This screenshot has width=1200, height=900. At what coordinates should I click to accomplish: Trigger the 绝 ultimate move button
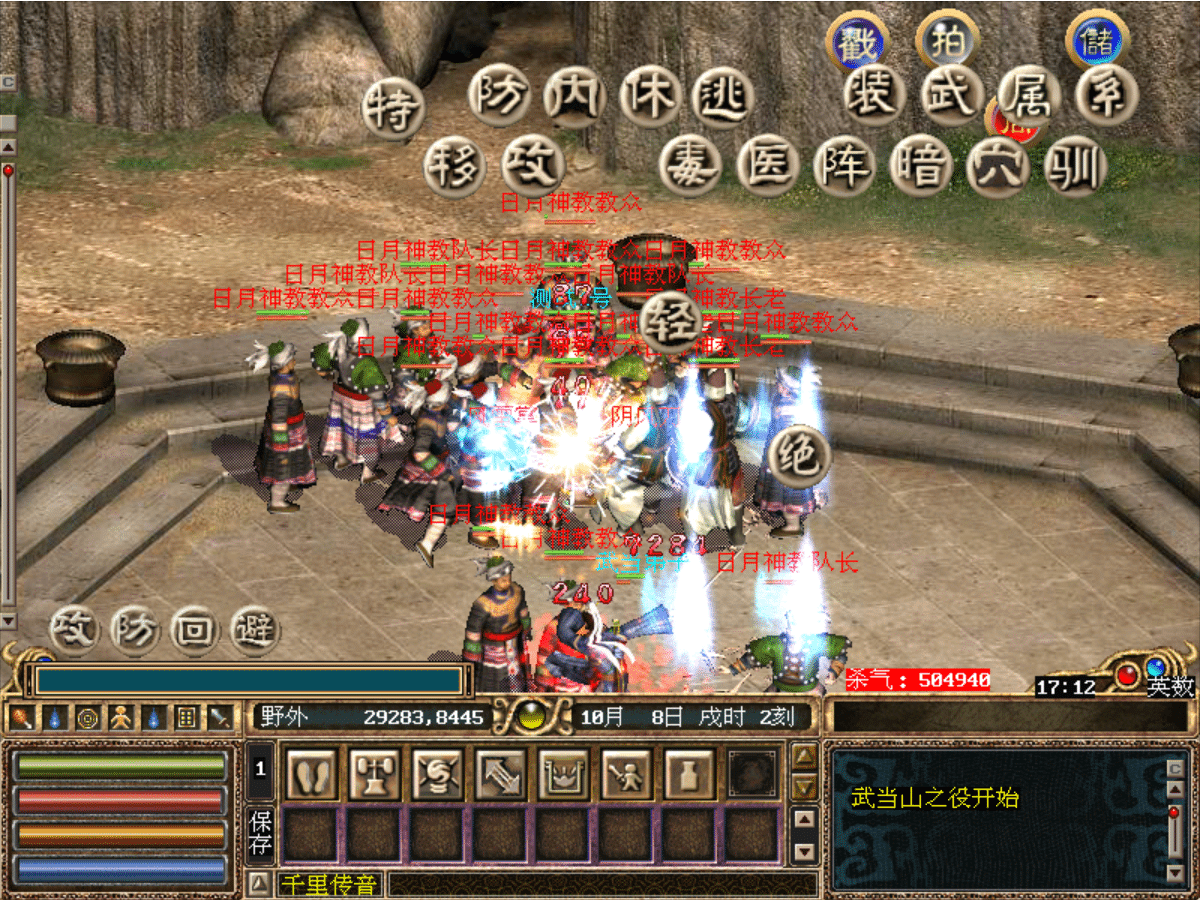pos(801,457)
